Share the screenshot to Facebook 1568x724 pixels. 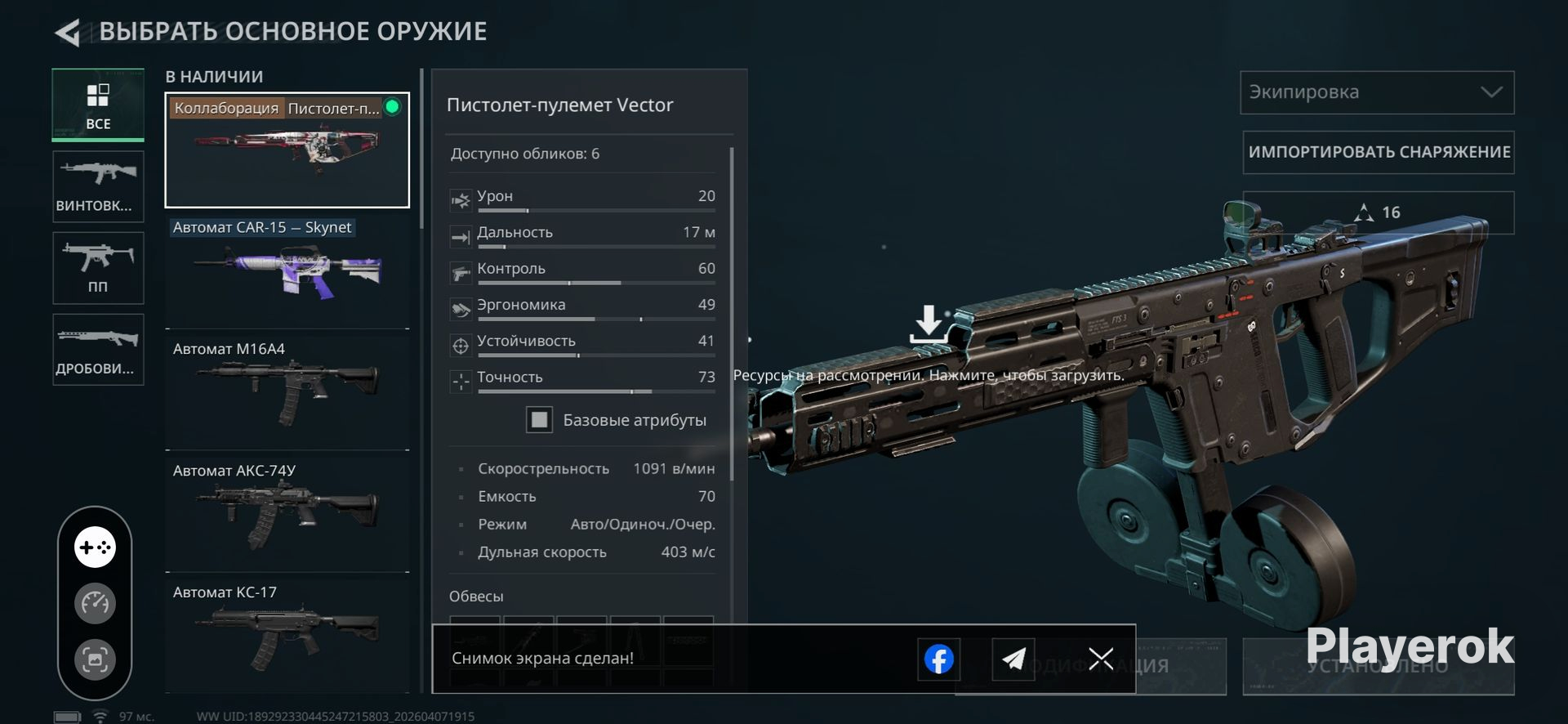(939, 659)
